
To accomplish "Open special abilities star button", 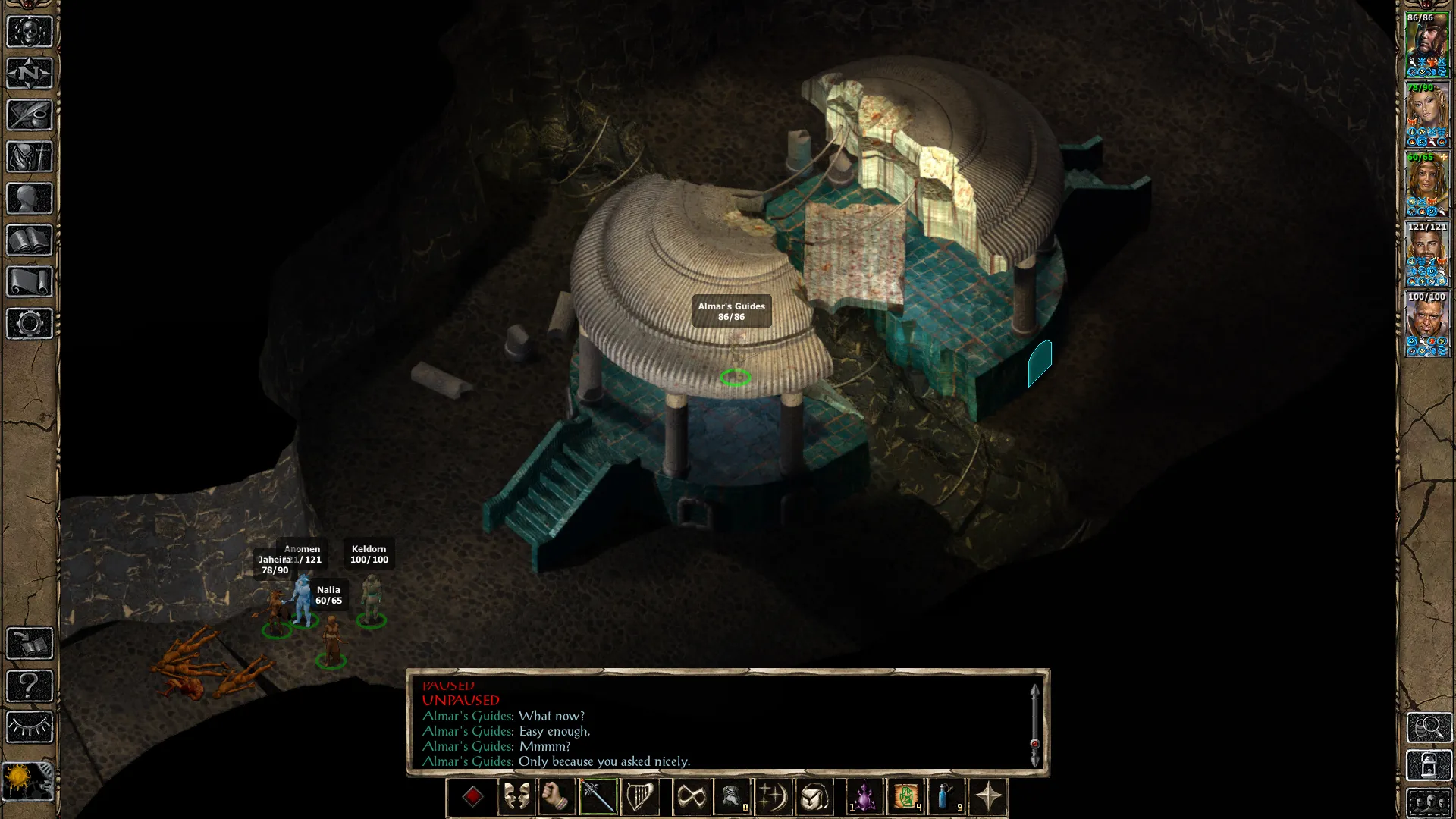I will point(988,797).
